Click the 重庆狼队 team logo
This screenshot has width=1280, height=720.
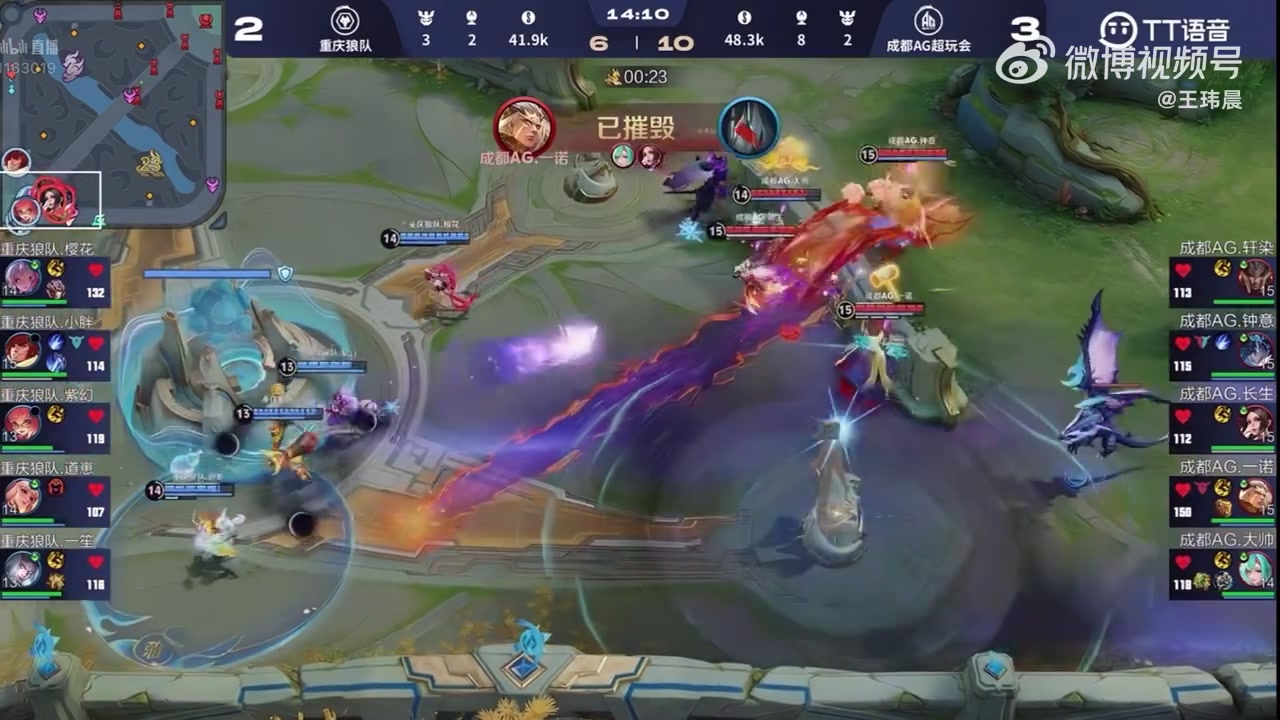(344, 20)
